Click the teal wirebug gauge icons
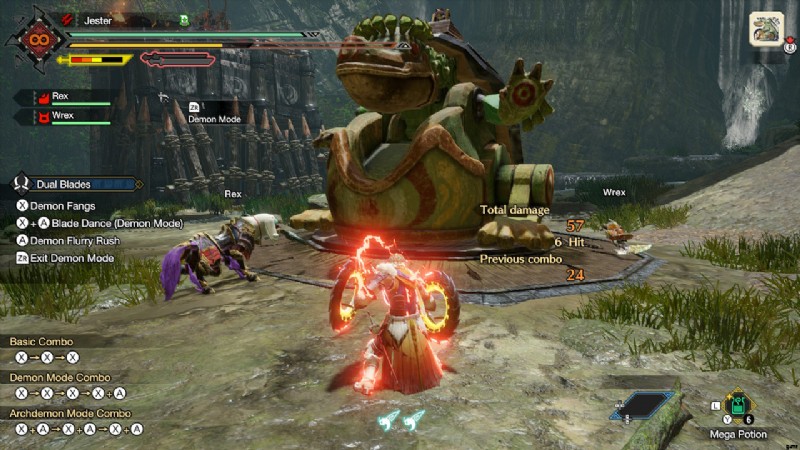 401,418
